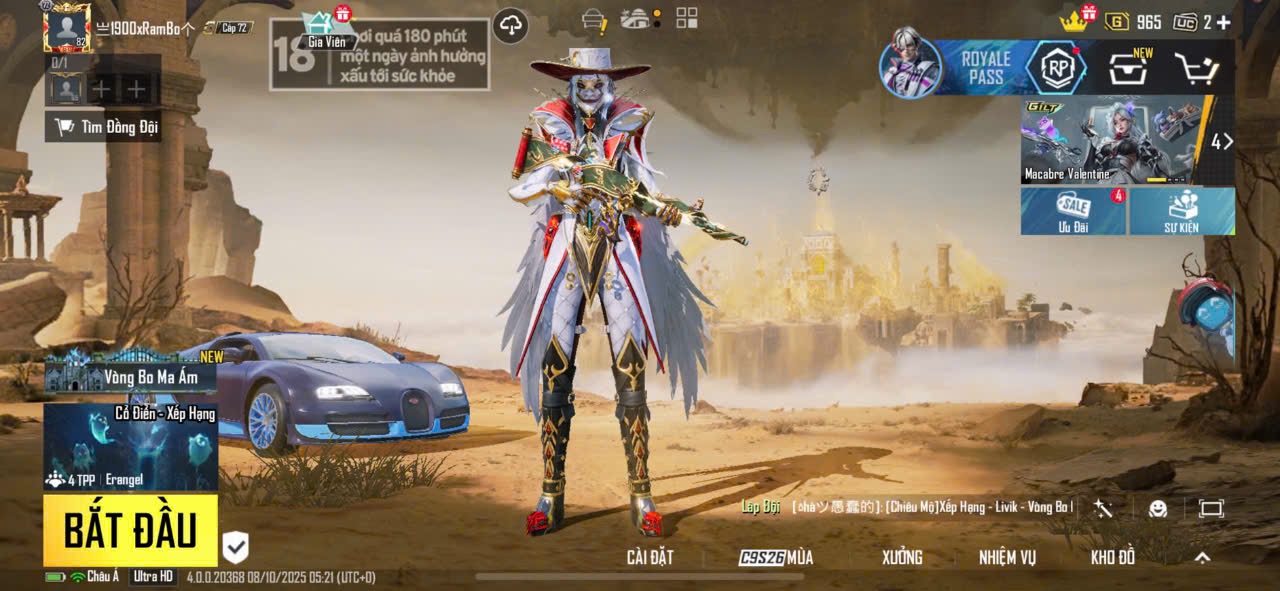The image size is (1280, 591).
Task: Open Kho Đồ inventory
Action: coord(1112,558)
